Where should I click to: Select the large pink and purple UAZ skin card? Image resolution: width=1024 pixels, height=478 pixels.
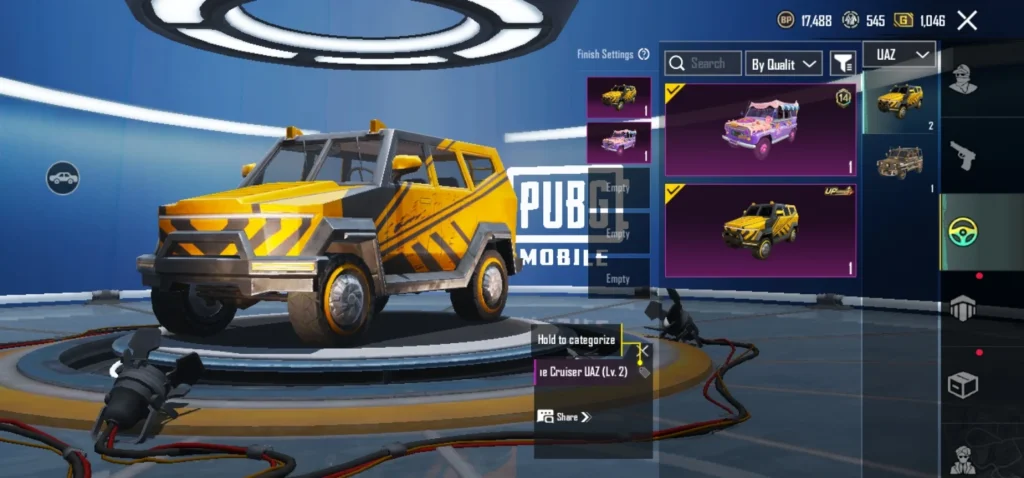tap(760, 129)
